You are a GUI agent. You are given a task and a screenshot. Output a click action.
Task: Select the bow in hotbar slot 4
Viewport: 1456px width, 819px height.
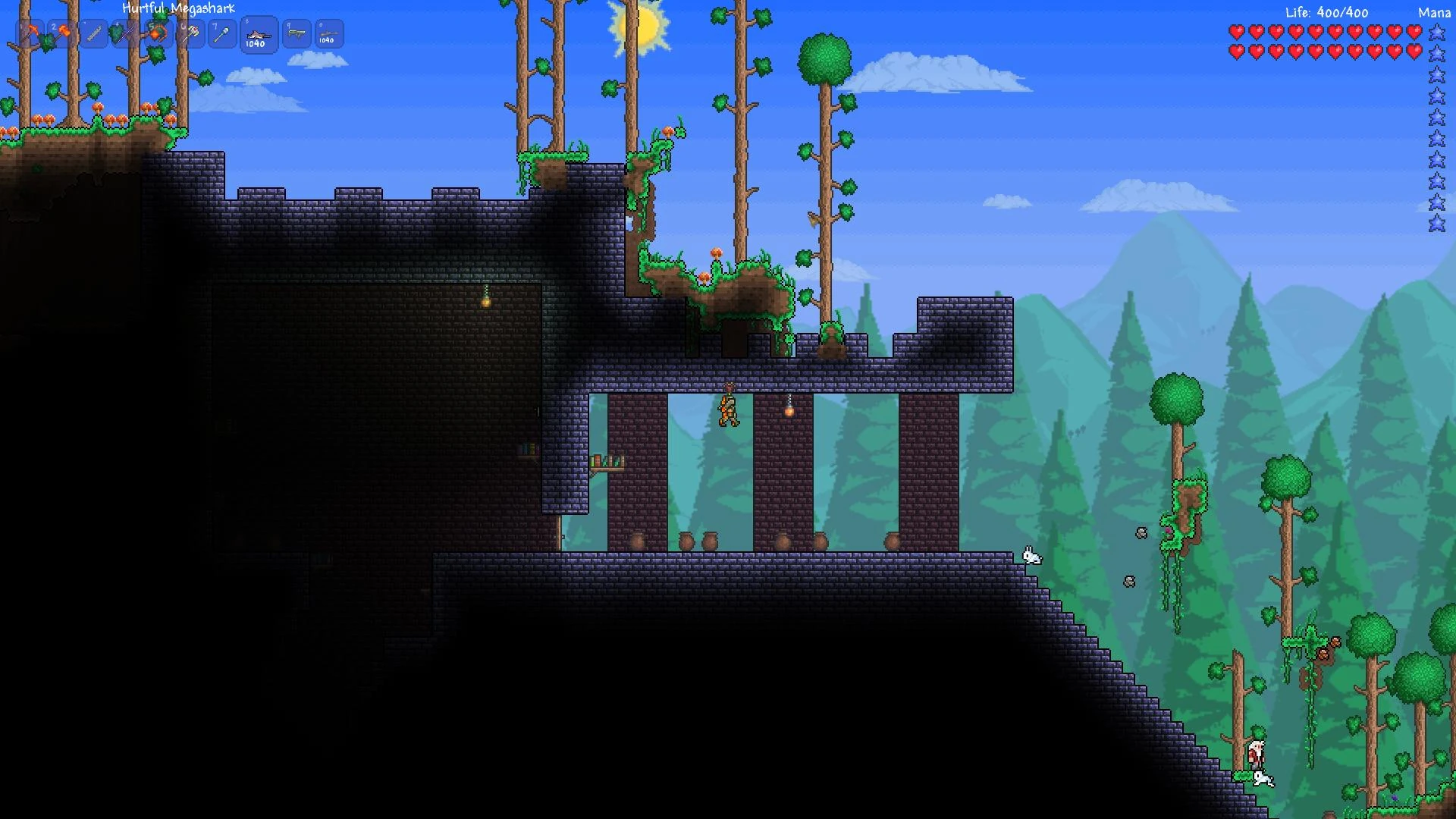click(124, 33)
